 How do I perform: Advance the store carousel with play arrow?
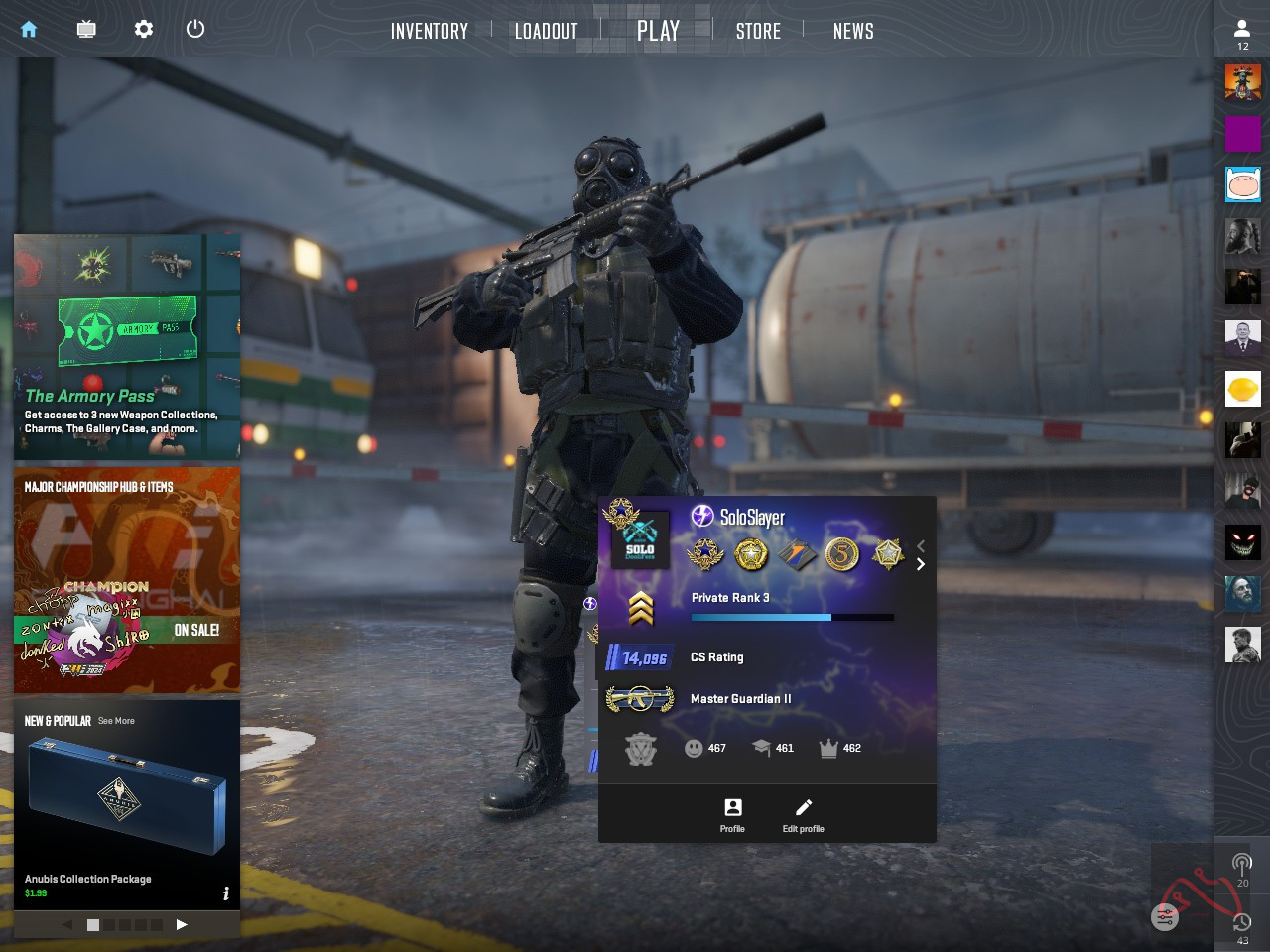[182, 924]
